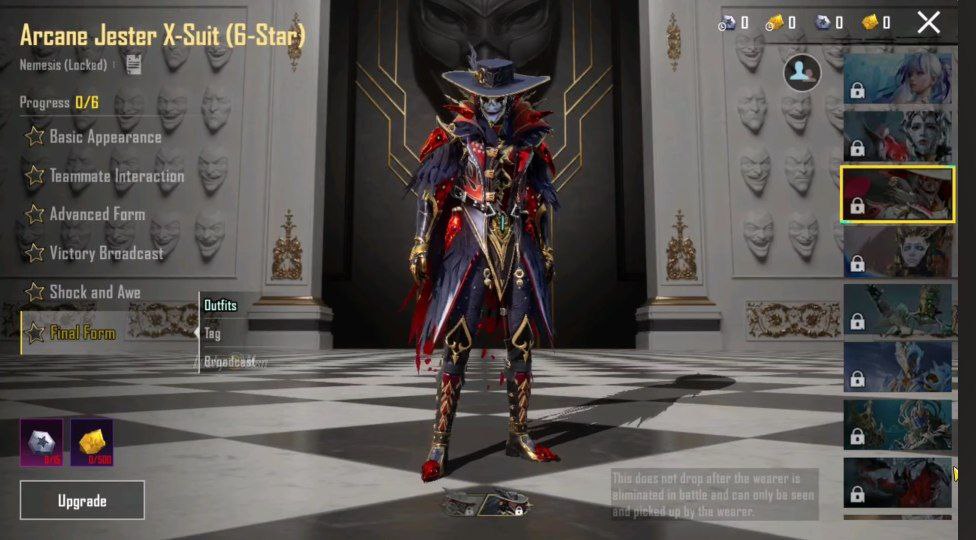Open the Shock and Awe stage
The image size is (976, 540).
click(x=94, y=293)
